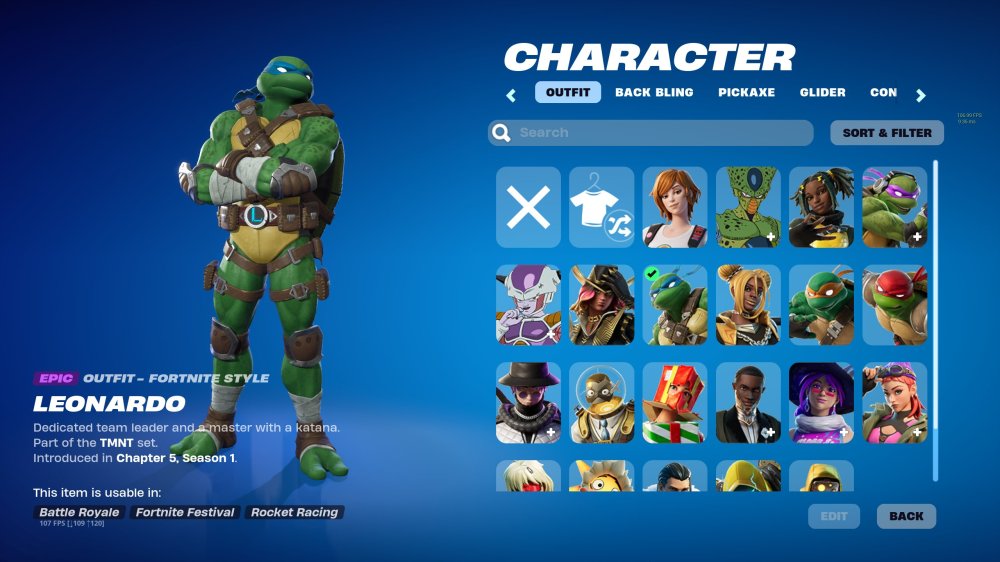
Task: Show next categories with right arrow
Action: [921, 96]
